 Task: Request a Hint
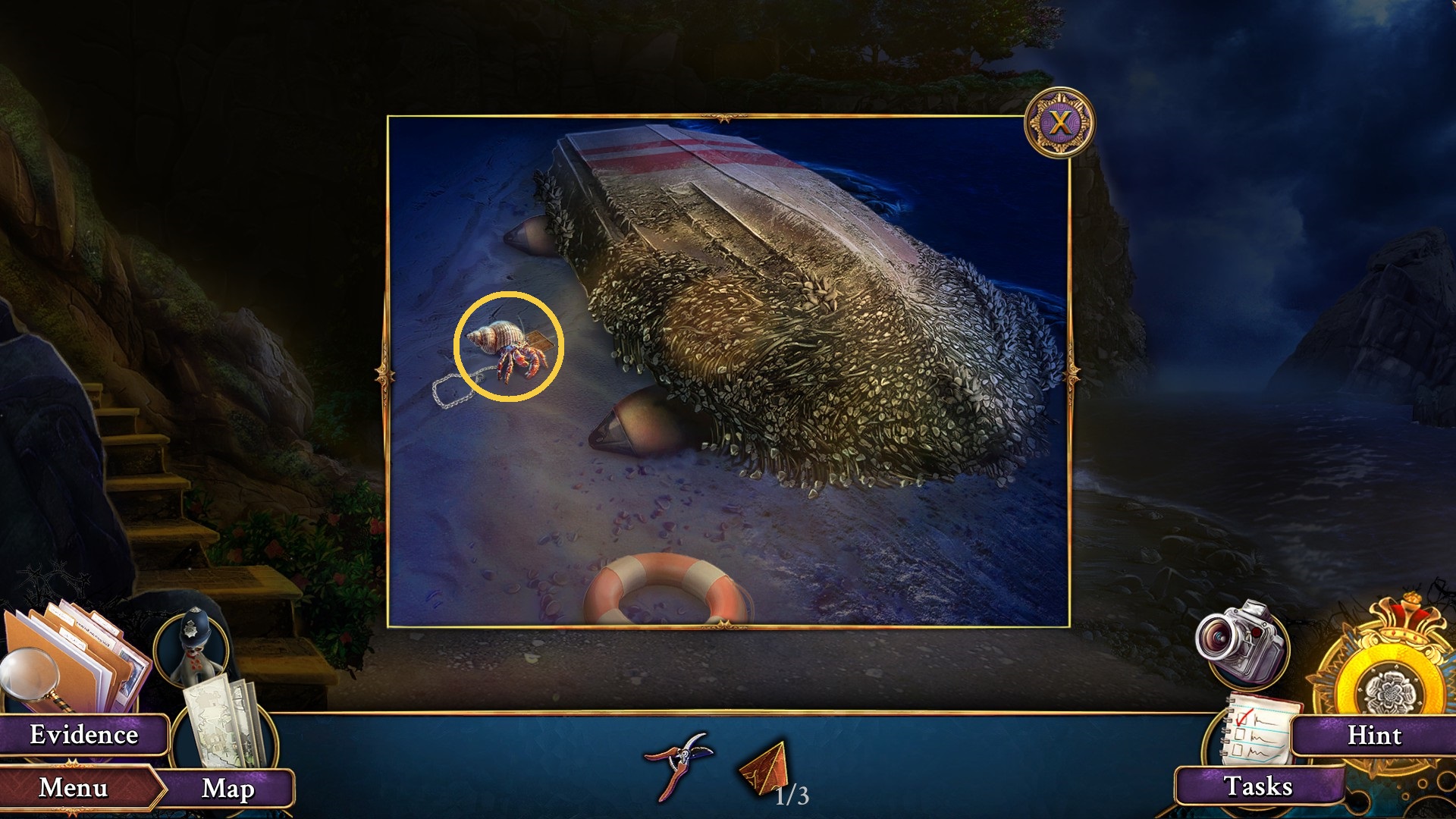coord(1378,734)
